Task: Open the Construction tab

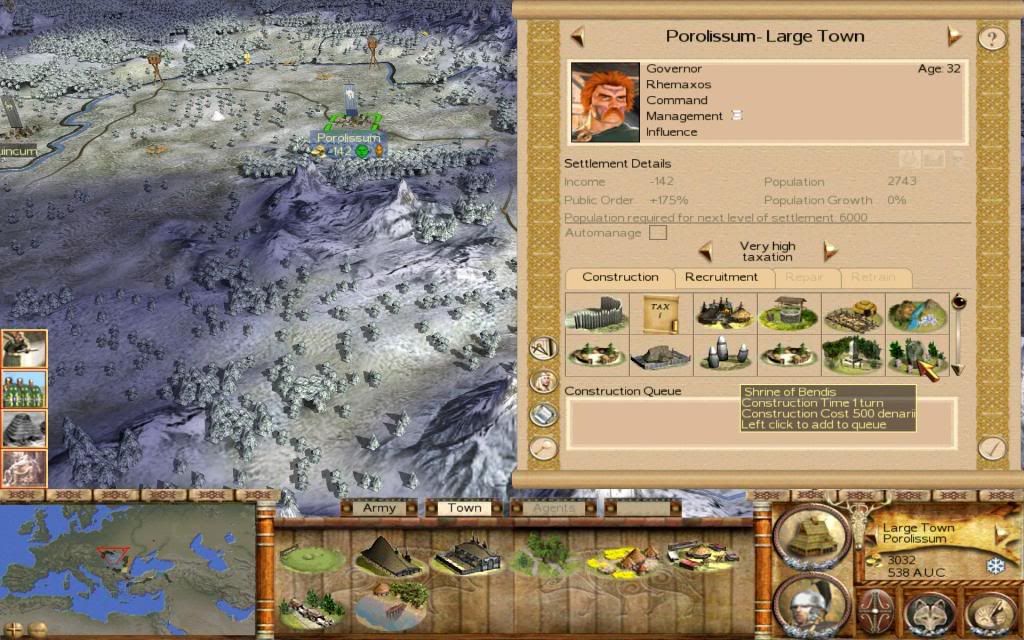Action: (620, 278)
